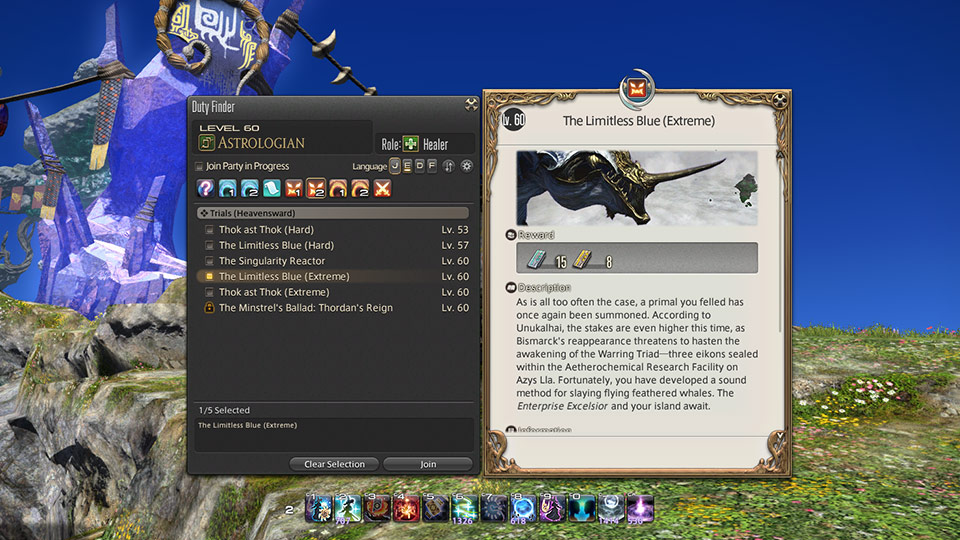960x540 pixels.
Task: Switch to the Duty Roulette question-mark tab
Action: coord(205,188)
